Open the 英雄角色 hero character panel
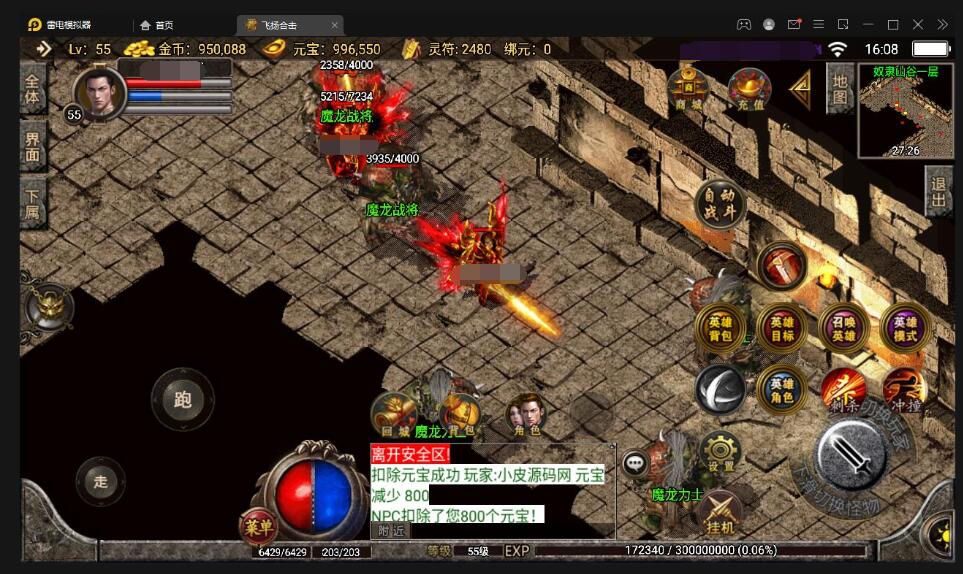 782,390
